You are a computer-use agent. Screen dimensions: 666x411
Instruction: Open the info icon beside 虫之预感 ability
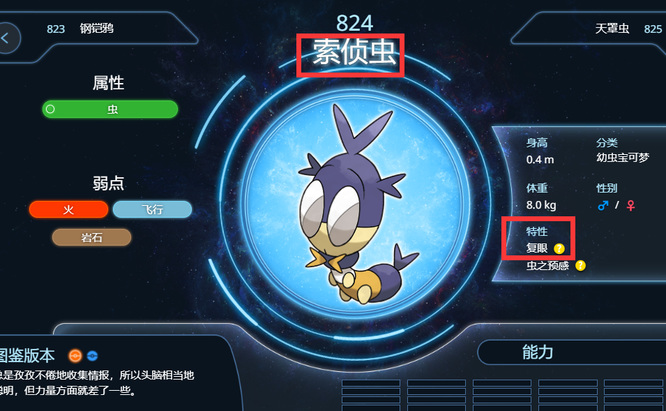coord(580,266)
